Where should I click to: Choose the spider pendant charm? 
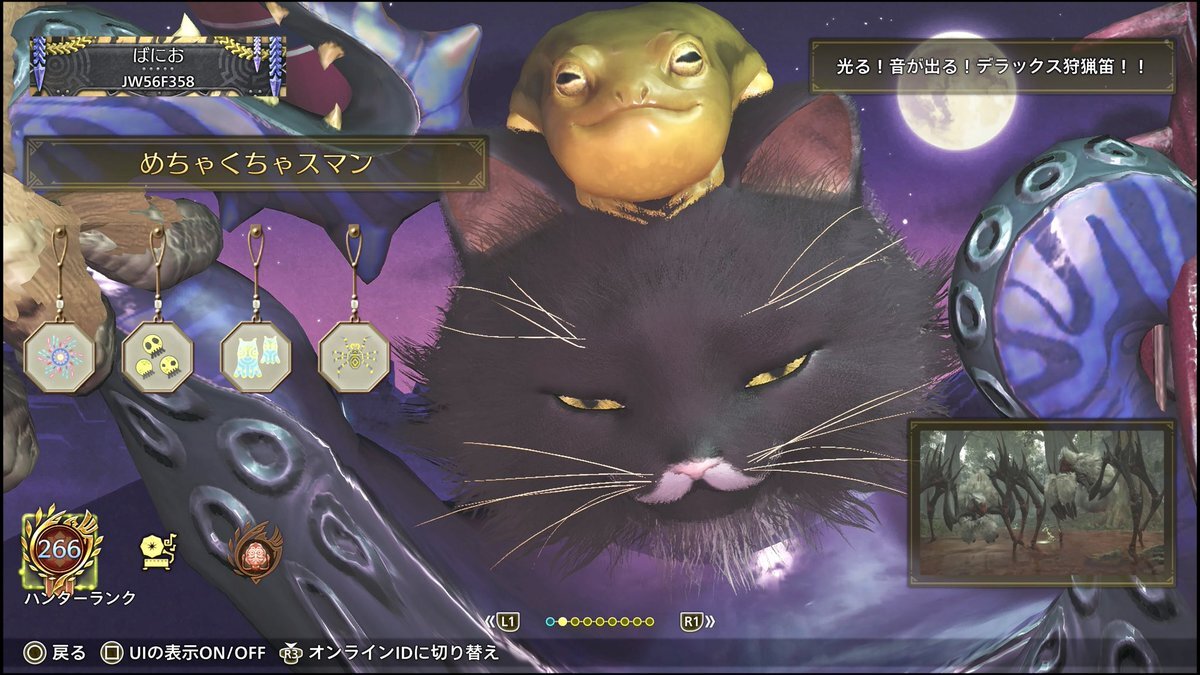pos(353,356)
